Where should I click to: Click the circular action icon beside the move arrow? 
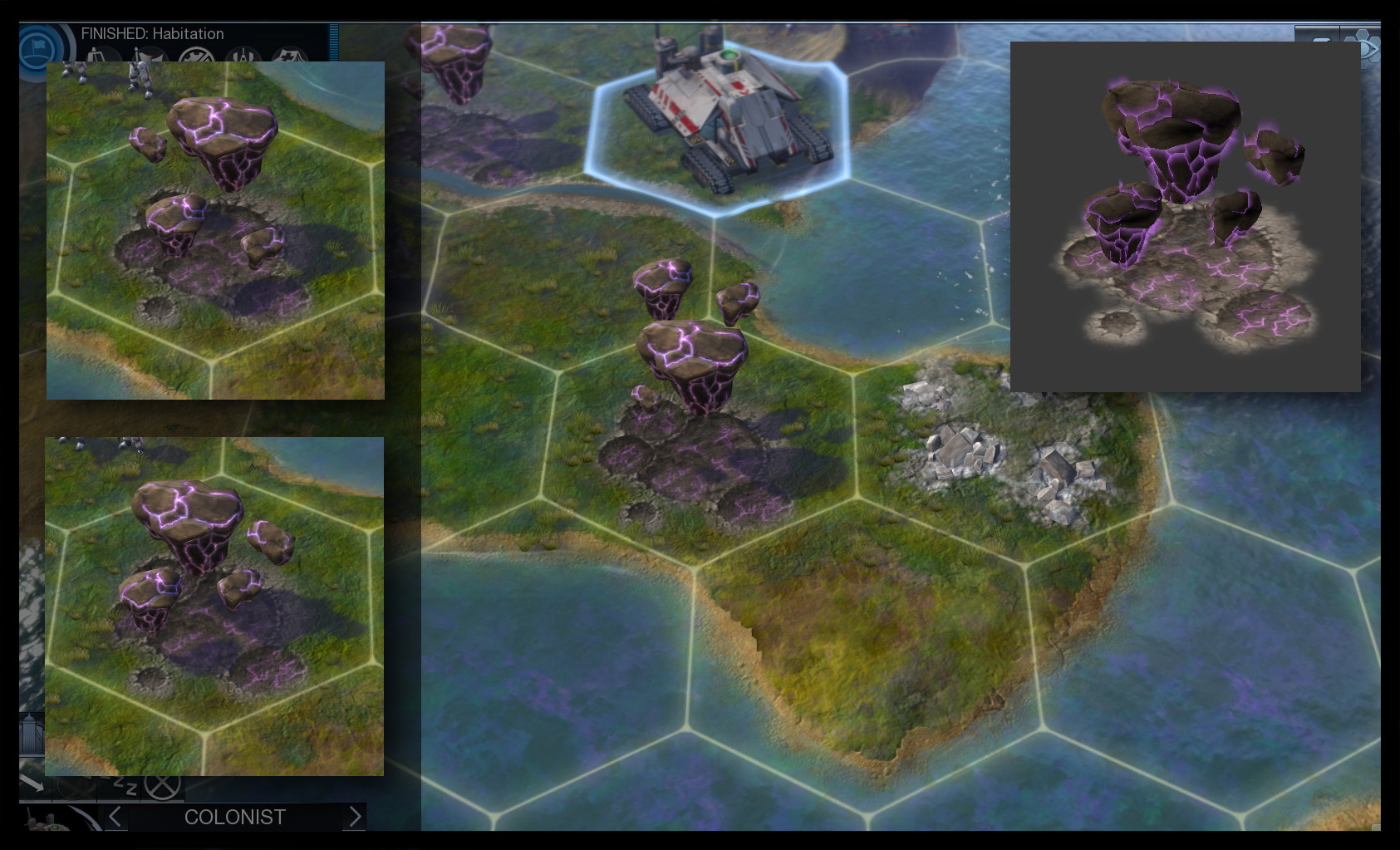73,785
